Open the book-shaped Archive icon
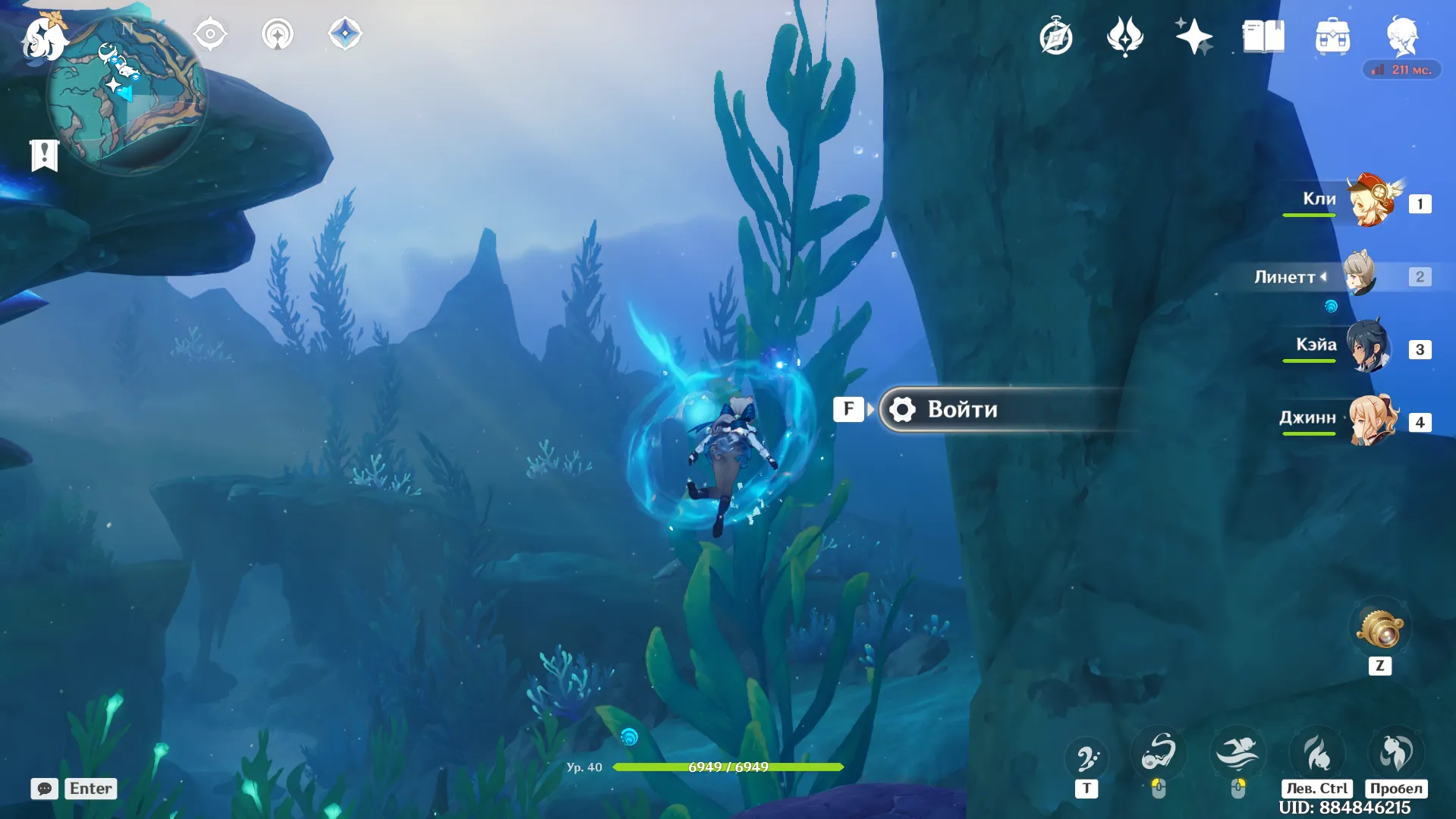 click(1263, 36)
